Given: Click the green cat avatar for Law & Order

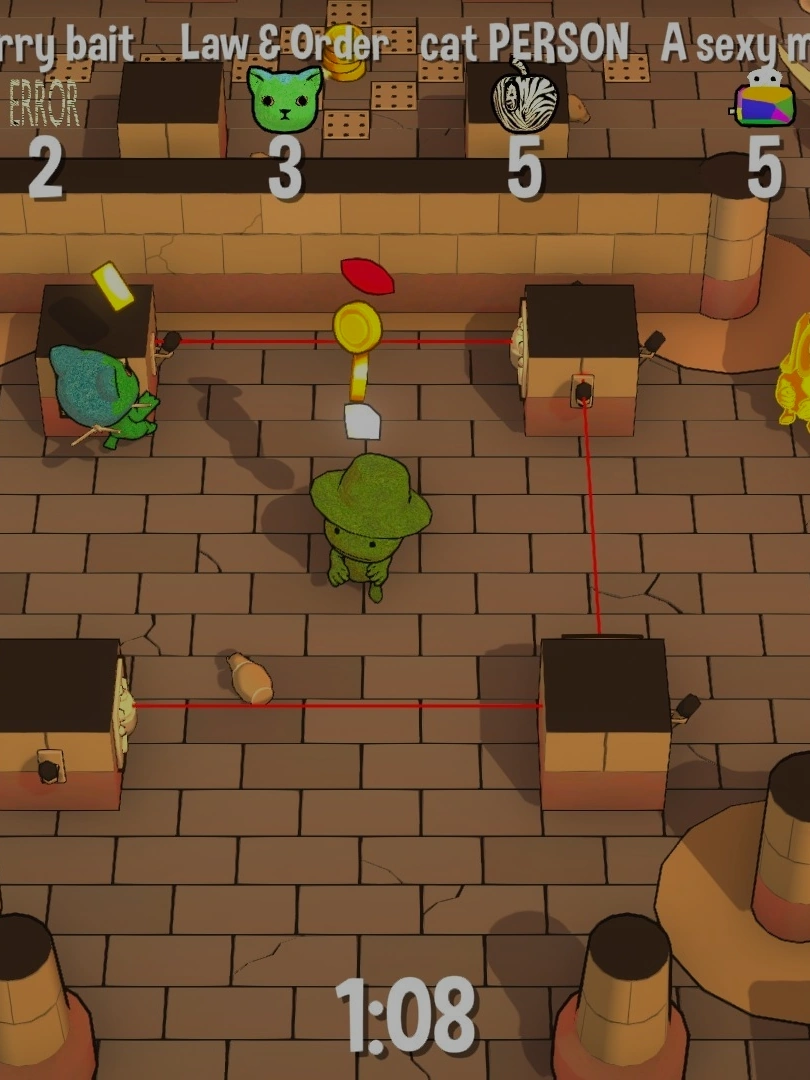Looking at the screenshot, I should [x=285, y=100].
